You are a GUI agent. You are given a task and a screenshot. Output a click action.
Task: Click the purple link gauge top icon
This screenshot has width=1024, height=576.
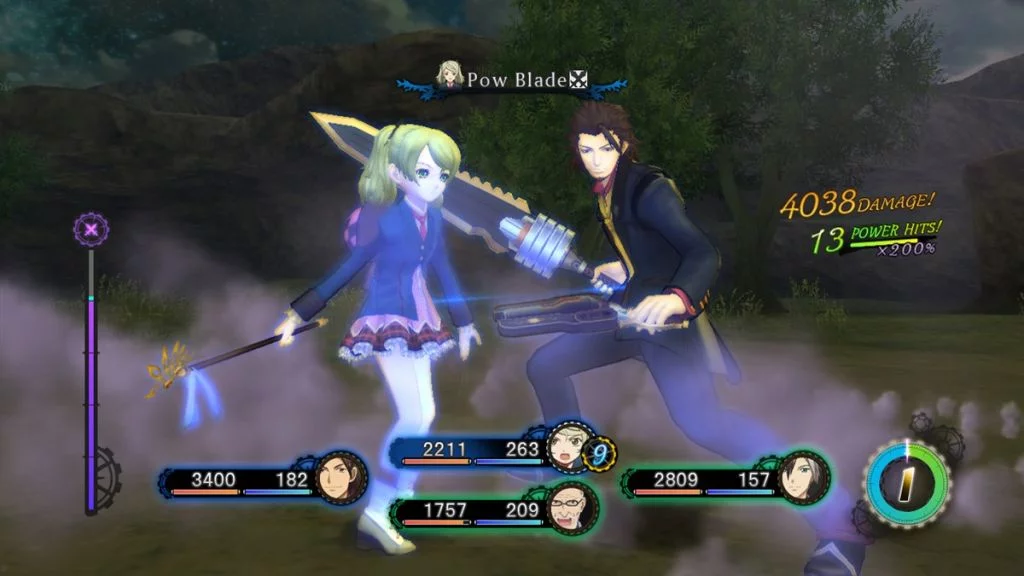[x=92, y=230]
